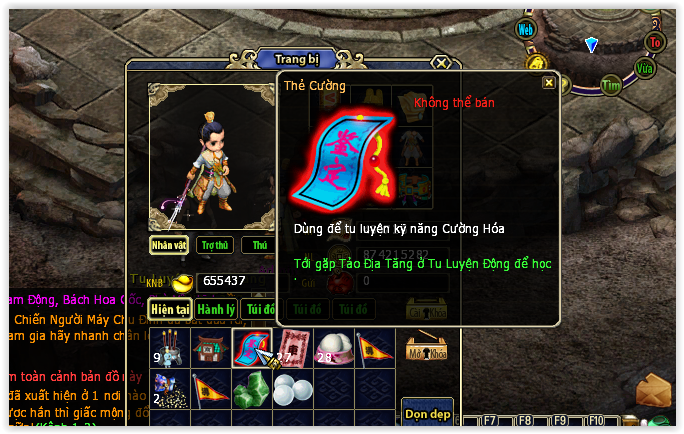Select the blue Thẻ Cường card slot
The width and height of the screenshot is (684, 434).
(250, 347)
